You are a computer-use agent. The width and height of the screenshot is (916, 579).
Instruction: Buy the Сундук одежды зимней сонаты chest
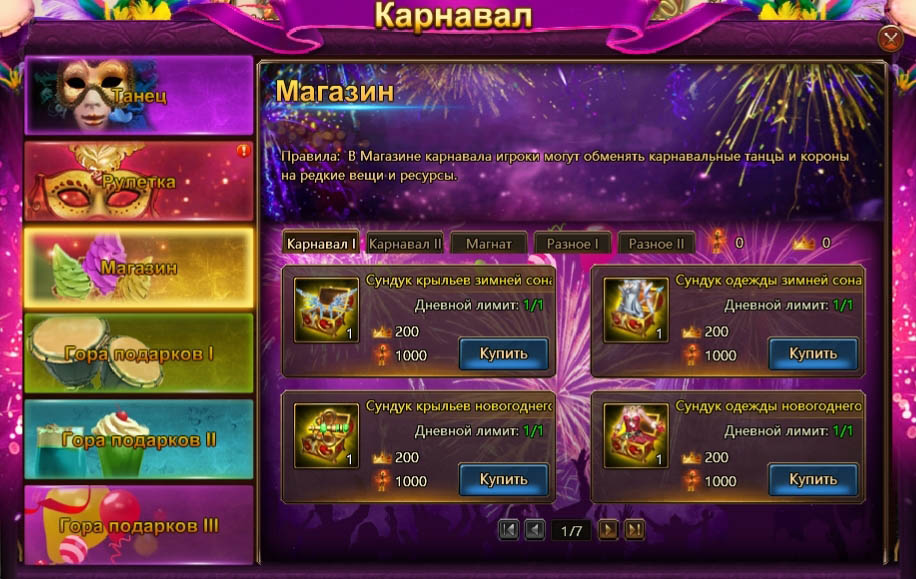click(x=813, y=353)
